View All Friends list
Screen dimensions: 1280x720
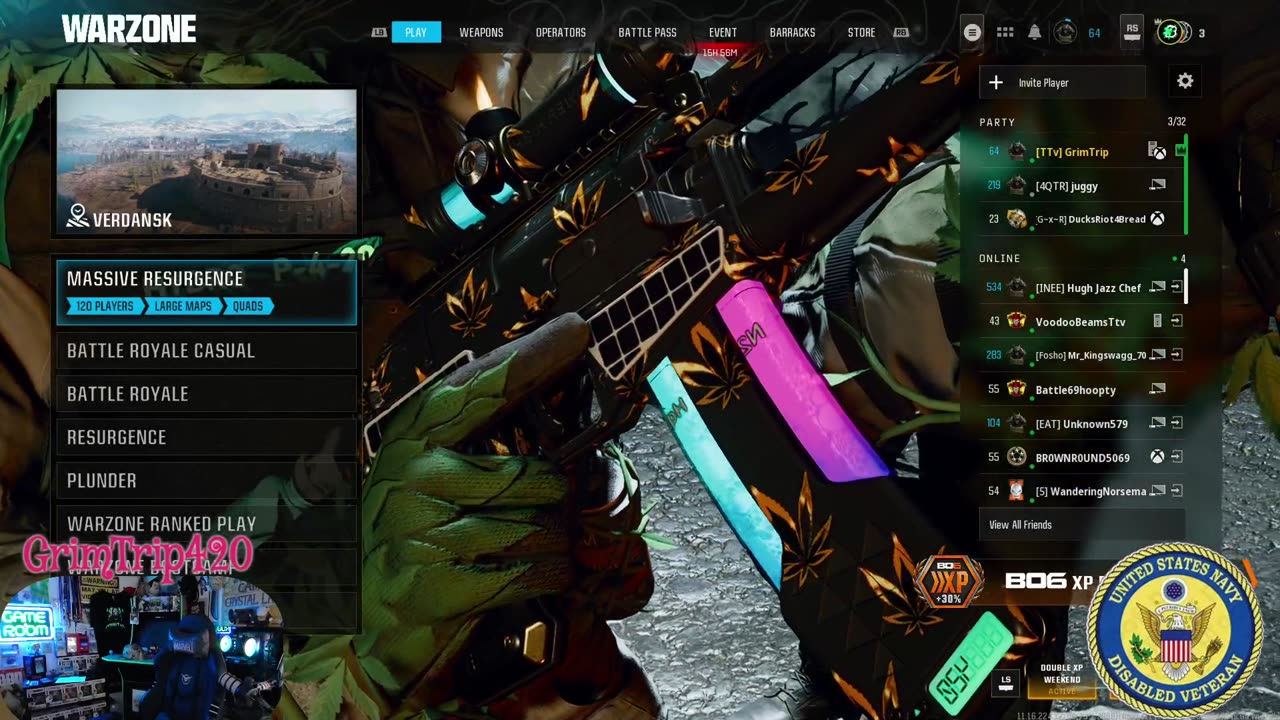point(1020,525)
